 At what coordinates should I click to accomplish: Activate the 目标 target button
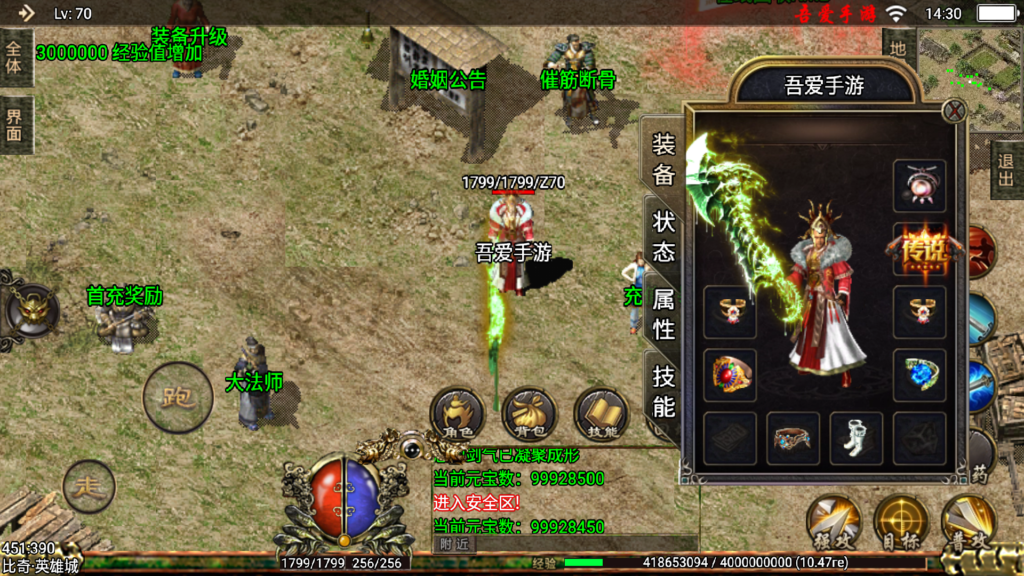click(901, 521)
